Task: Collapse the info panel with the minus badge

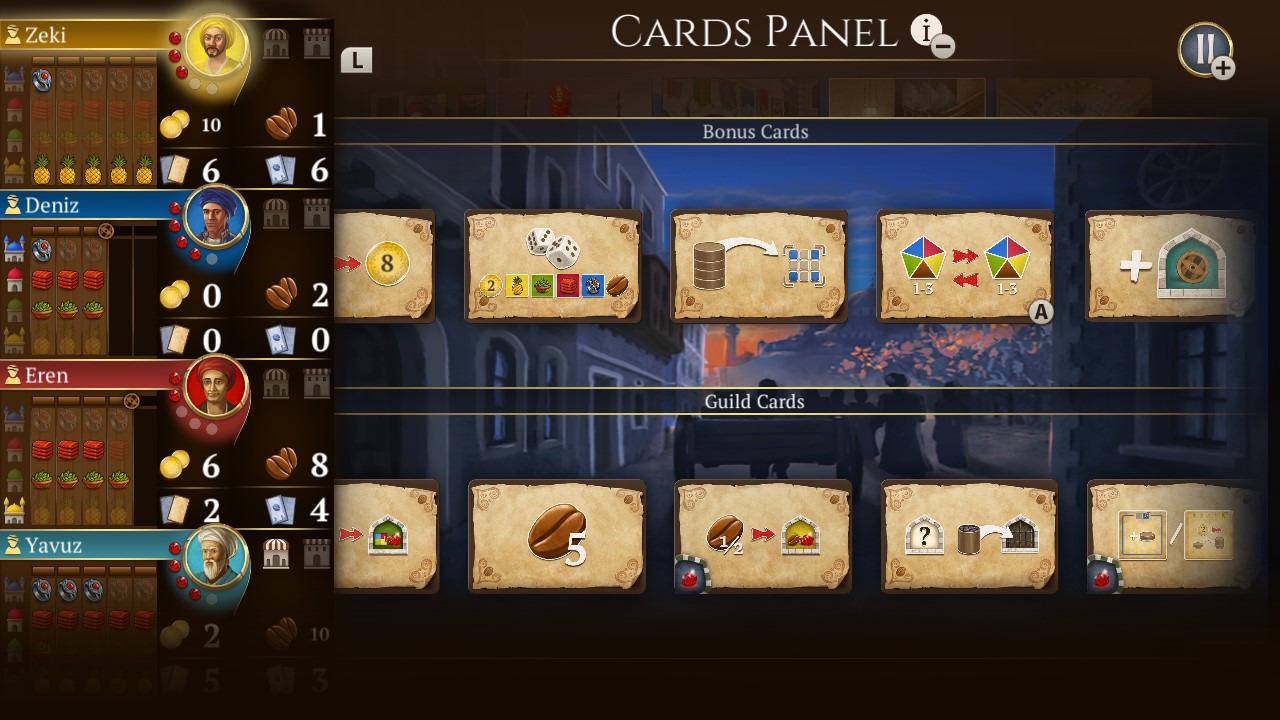Action: (944, 46)
